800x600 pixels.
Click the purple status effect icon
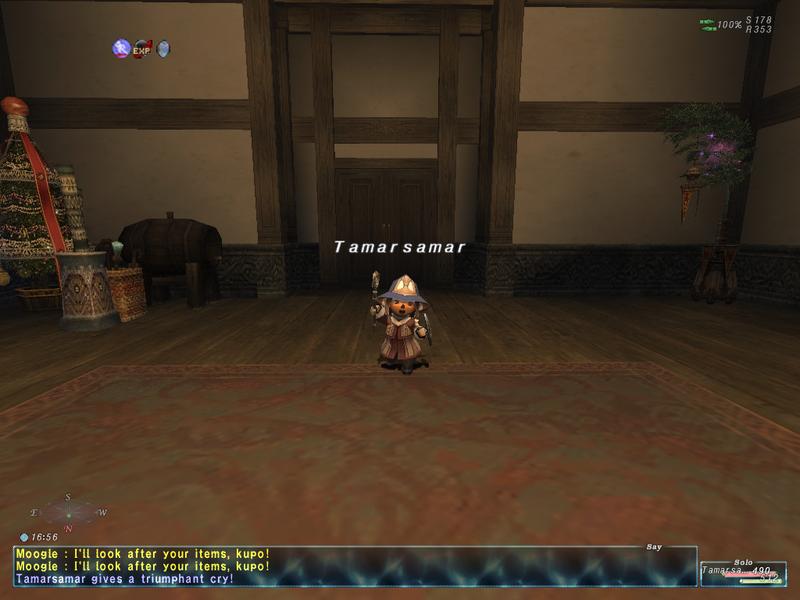tap(121, 48)
